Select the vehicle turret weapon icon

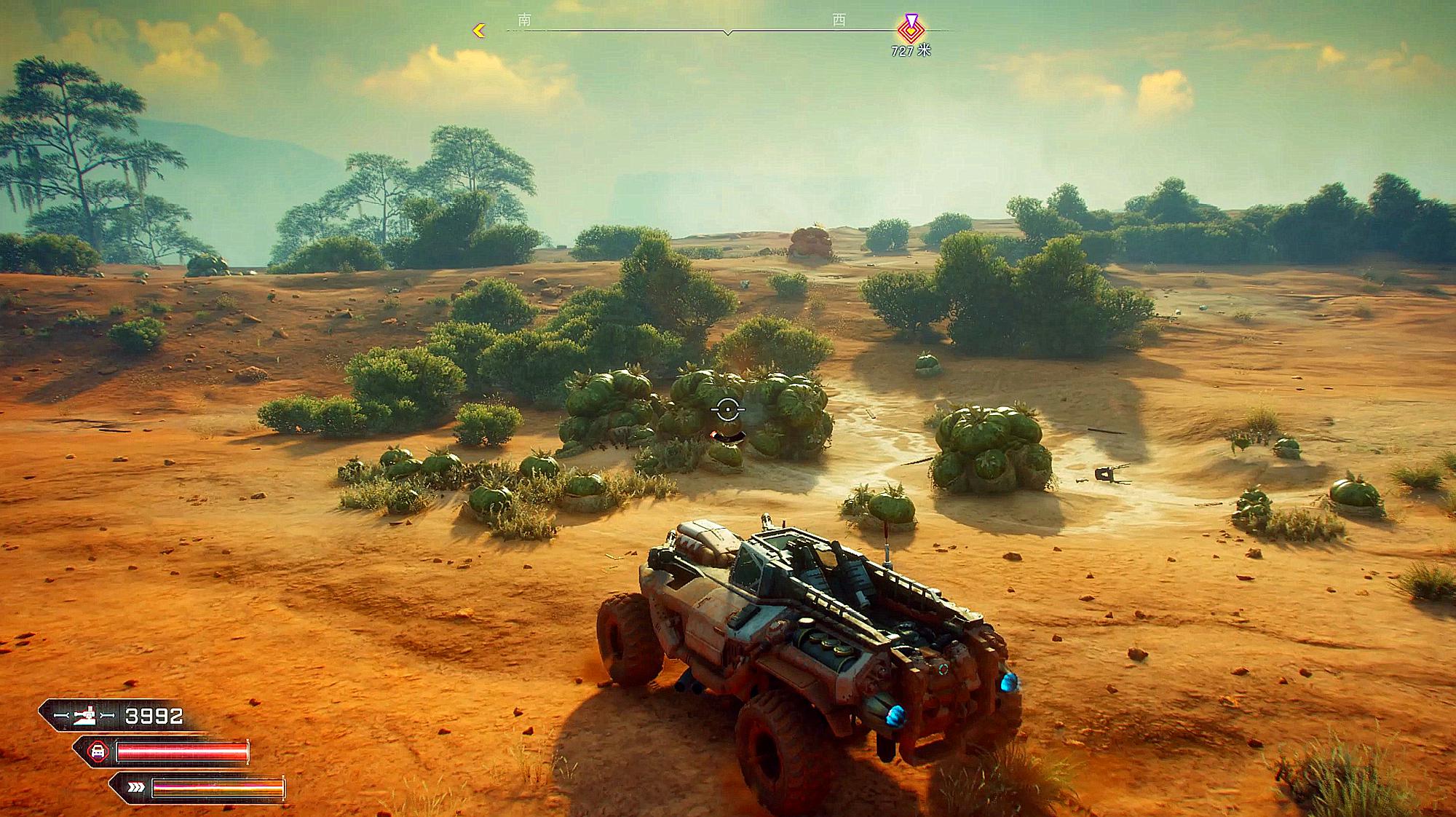click(84, 717)
